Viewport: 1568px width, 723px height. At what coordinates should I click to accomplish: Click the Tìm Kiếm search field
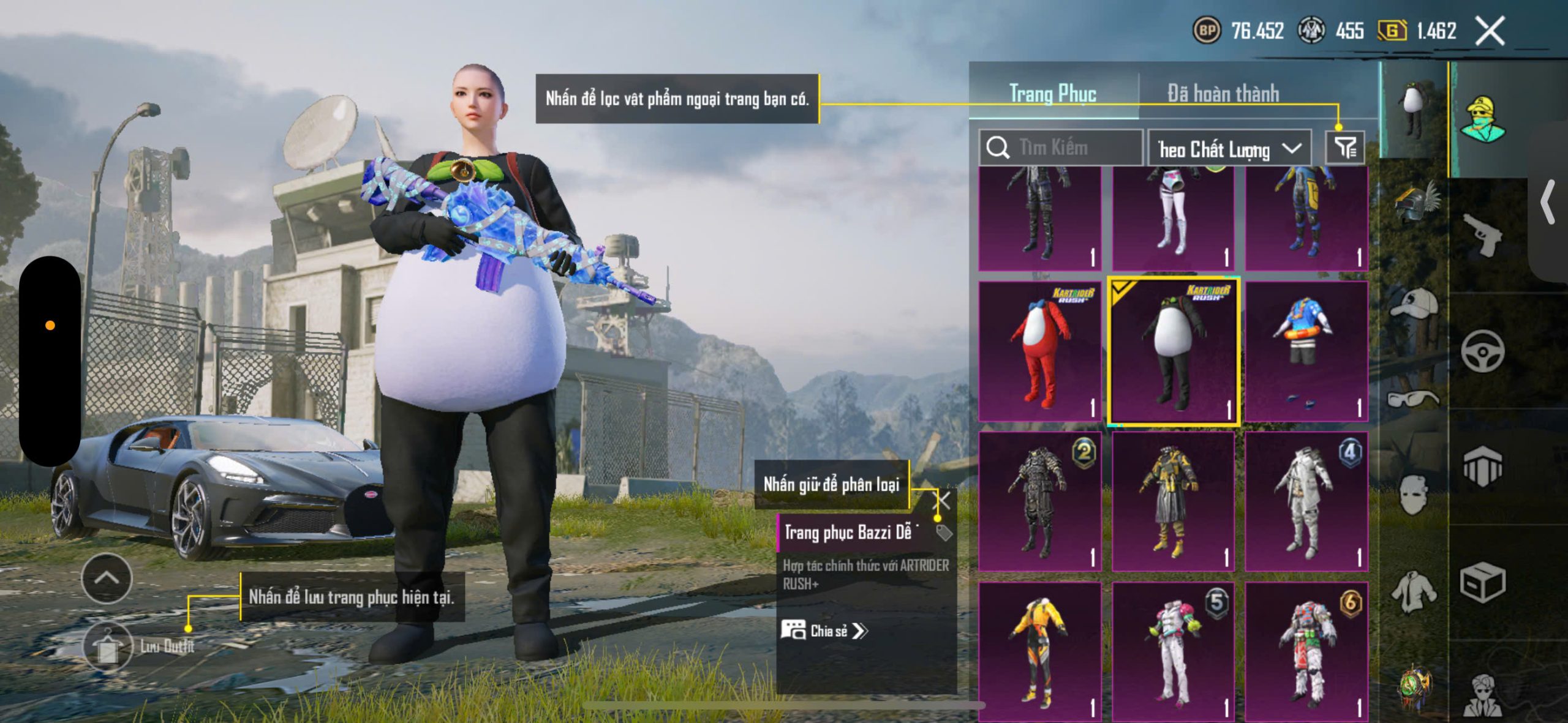1061,148
